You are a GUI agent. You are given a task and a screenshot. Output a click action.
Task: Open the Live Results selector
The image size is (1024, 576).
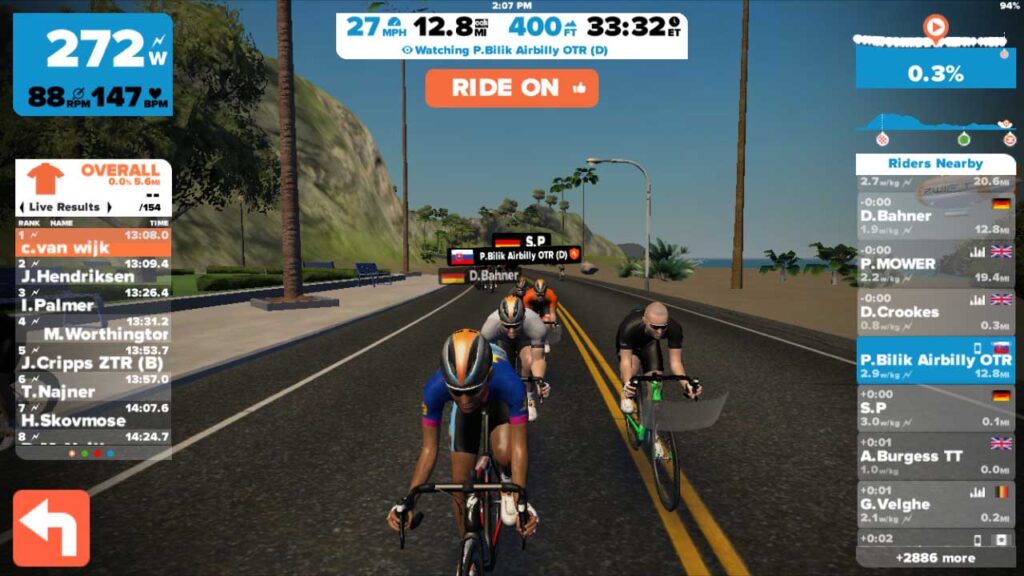tap(64, 207)
